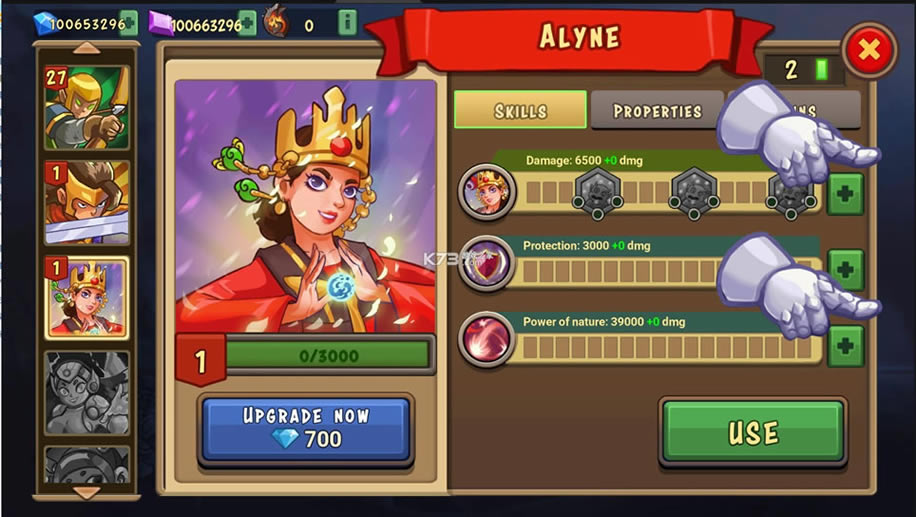
Task: Select the monkey warrior hero portrait
Action: coord(86,202)
